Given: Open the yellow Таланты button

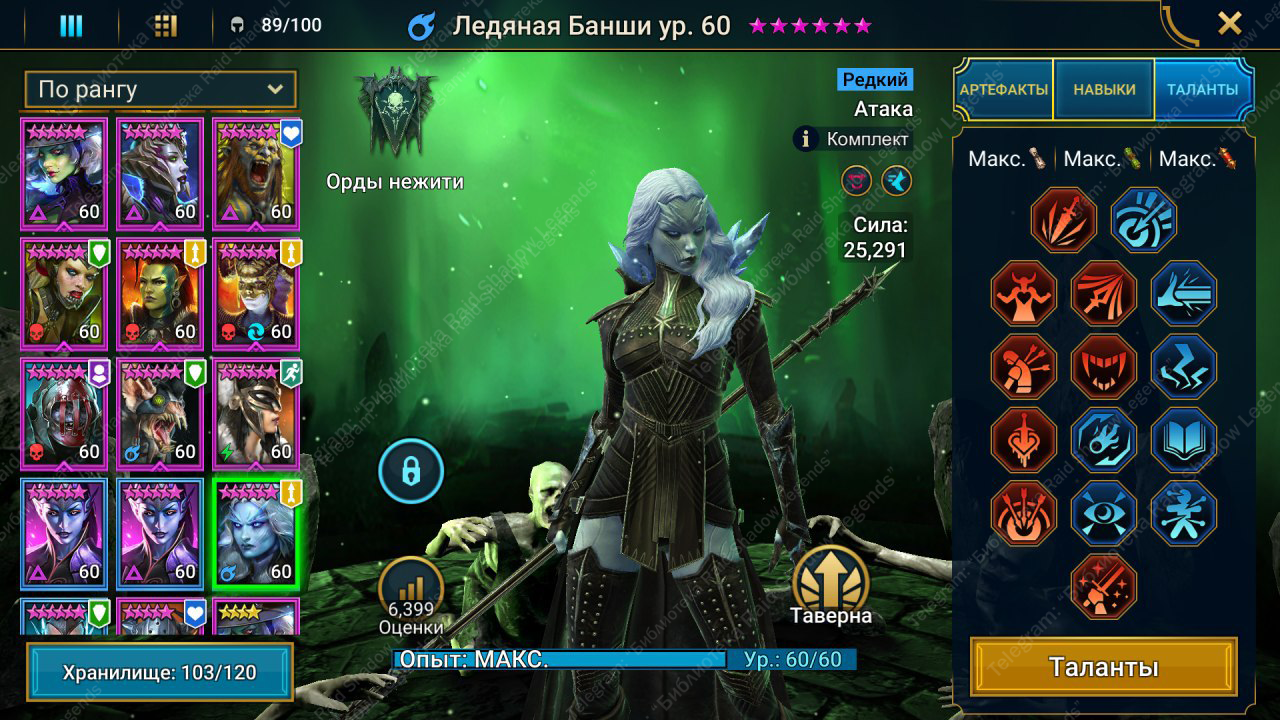Looking at the screenshot, I should coord(1103,667).
